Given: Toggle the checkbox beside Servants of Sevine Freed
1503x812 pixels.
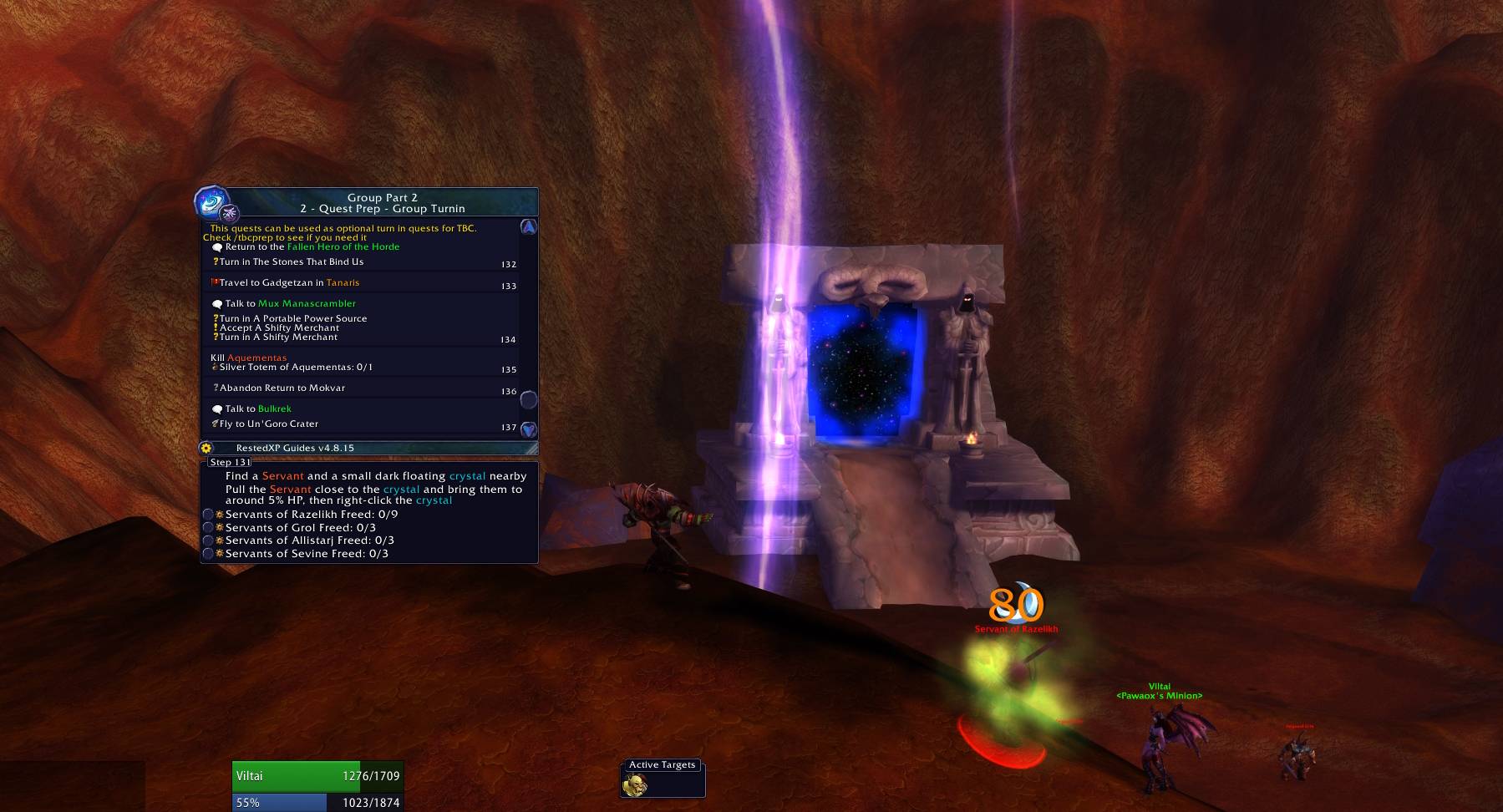Looking at the screenshot, I should pos(208,554).
